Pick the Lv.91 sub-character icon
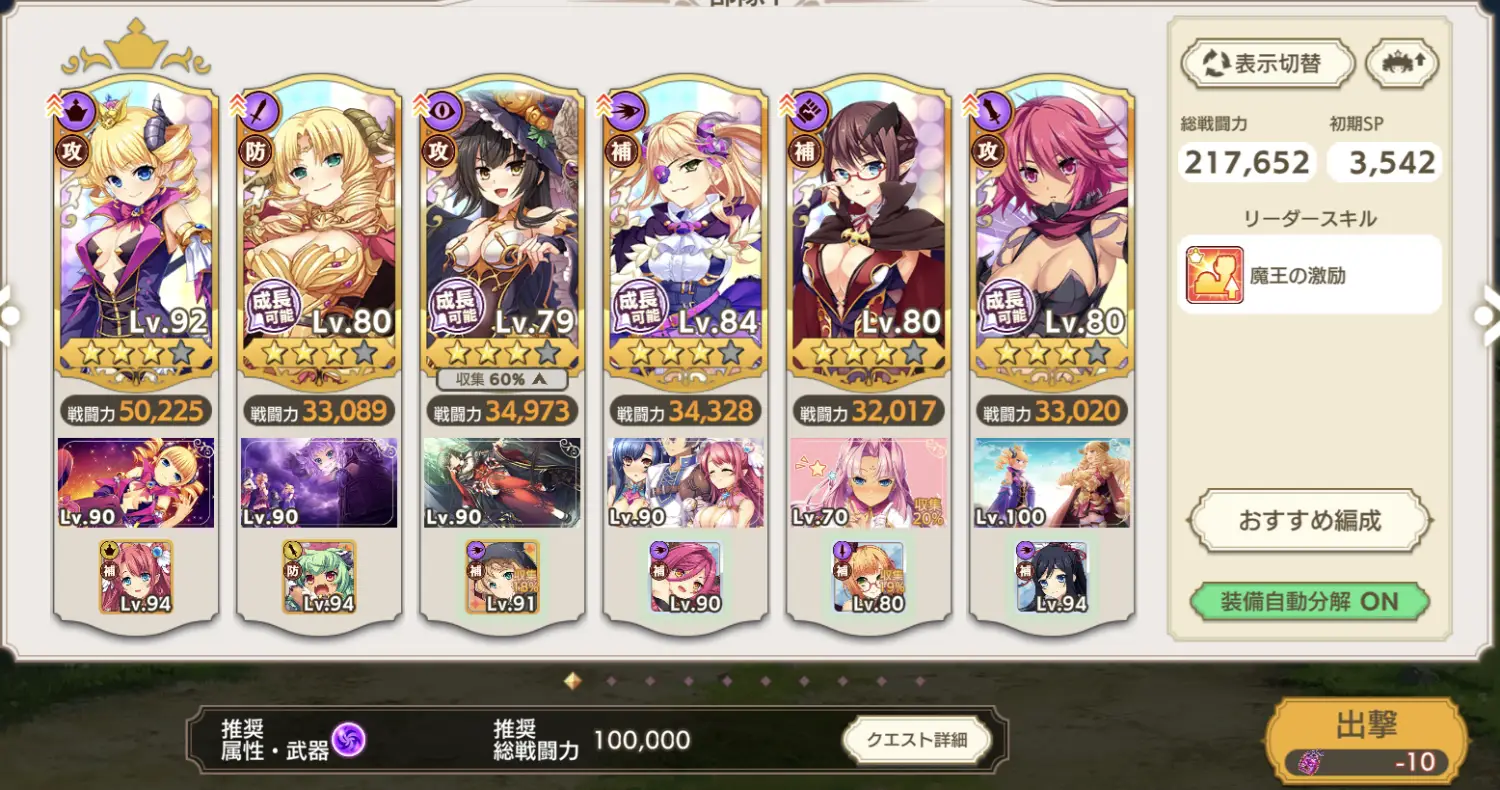 (x=502, y=577)
